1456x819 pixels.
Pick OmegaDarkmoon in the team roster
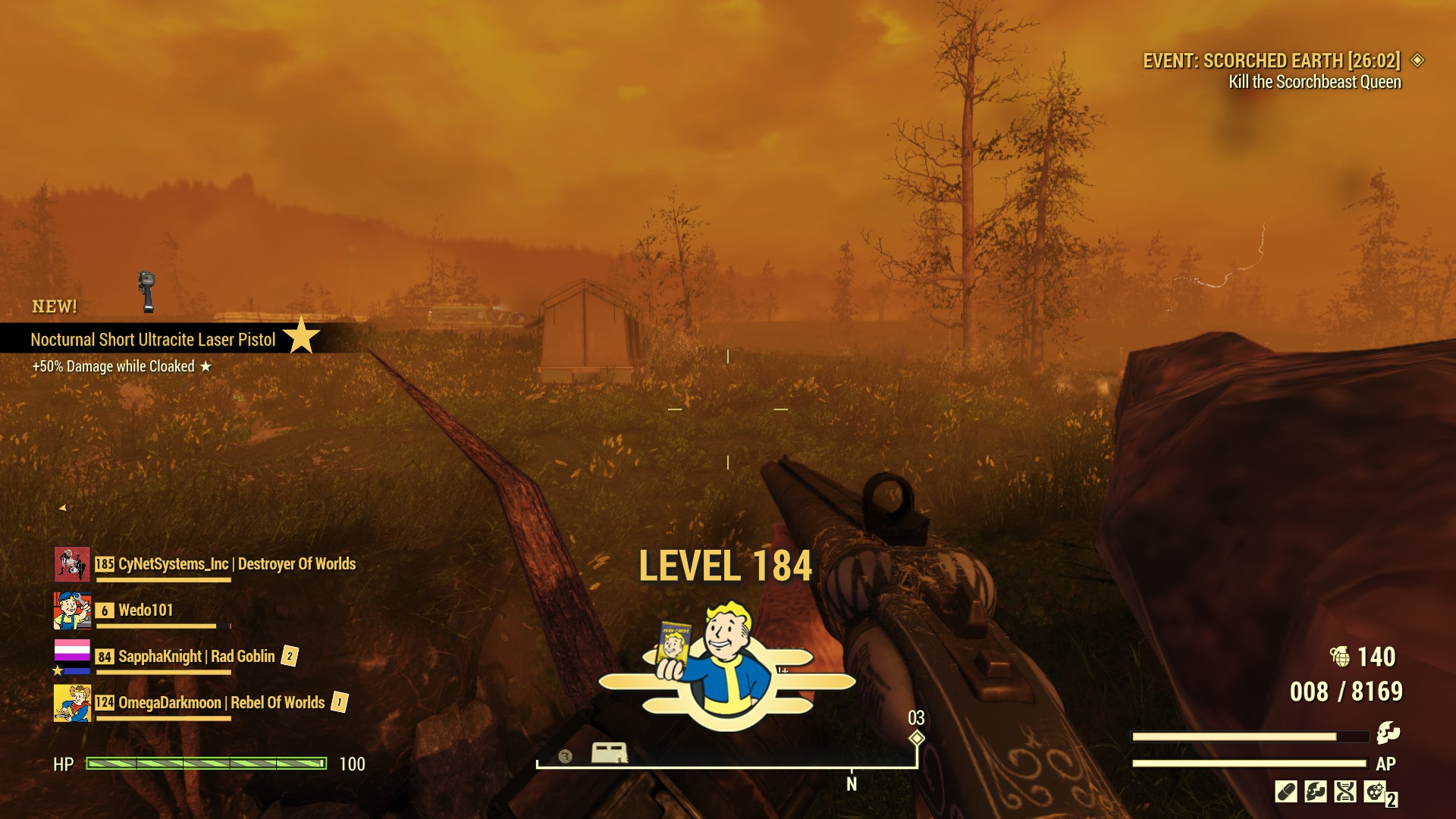221,703
